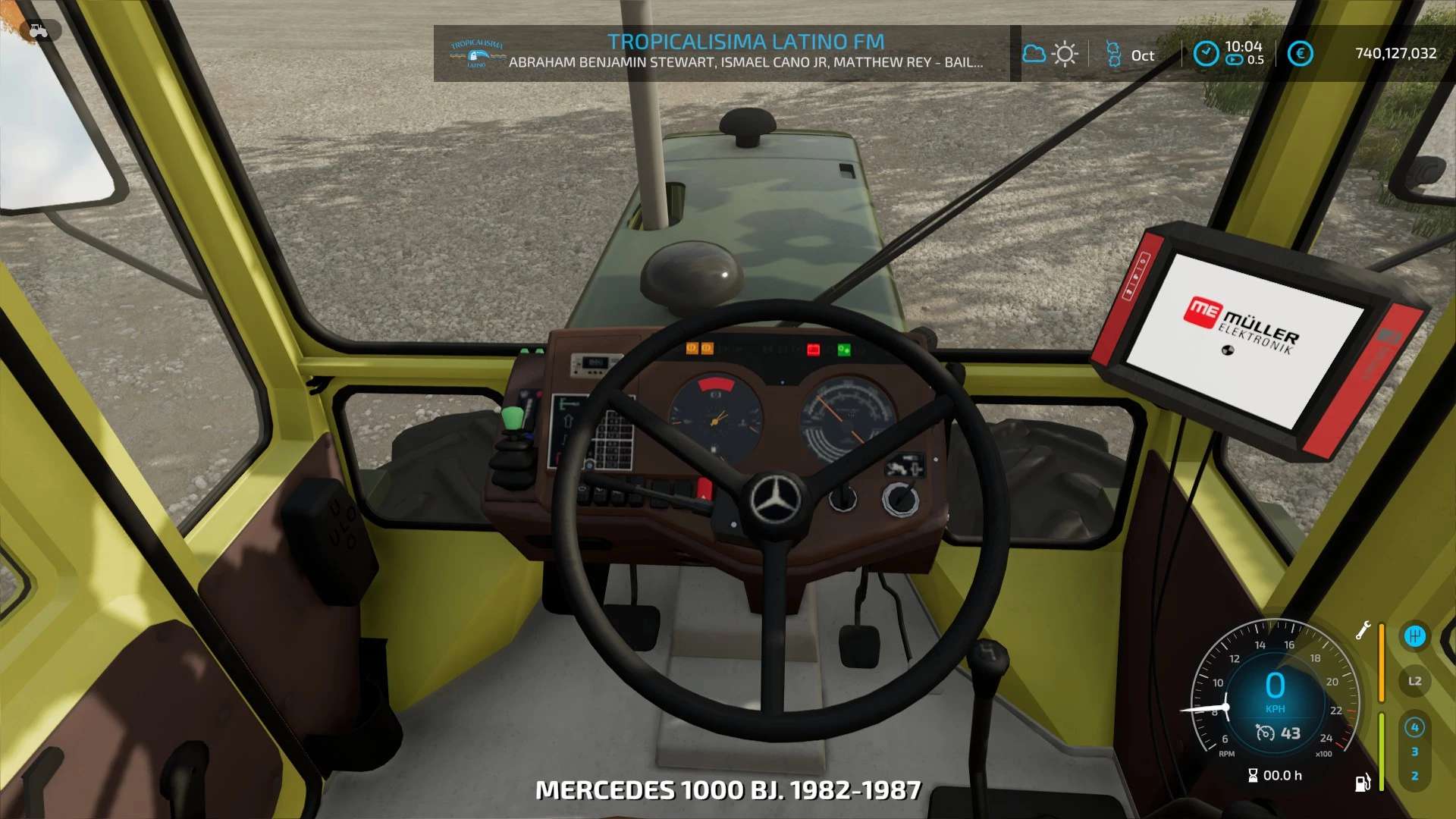Click the fuel pump icon
Image resolution: width=1456 pixels, height=819 pixels.
pos(1362,783)
